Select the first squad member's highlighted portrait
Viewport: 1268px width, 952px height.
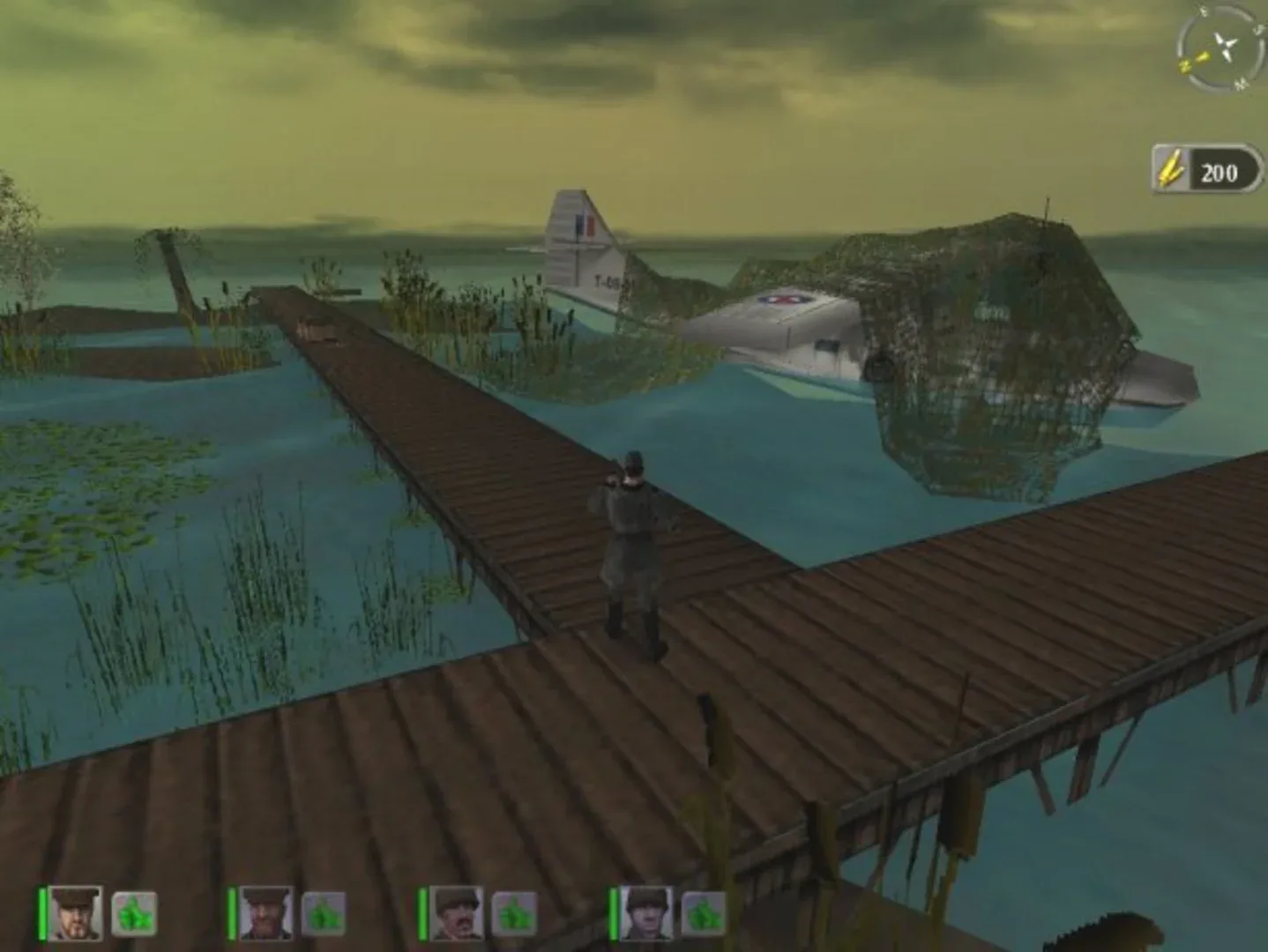coord(76,913)
